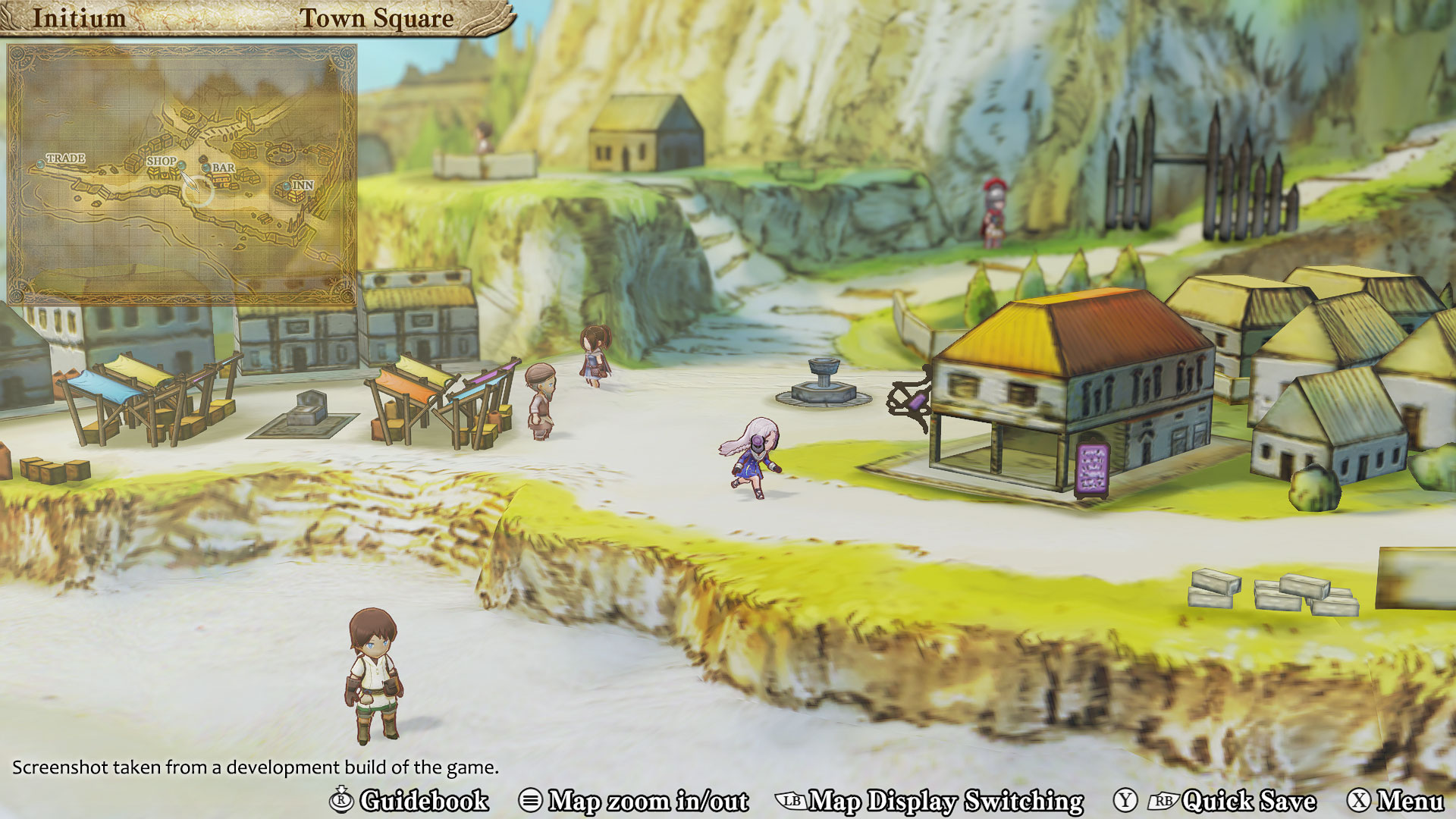The width and height of the screenshot is (1456, 819).
Task: Click the R button prompt for Guidebook
Action: [x=343, y=801]
